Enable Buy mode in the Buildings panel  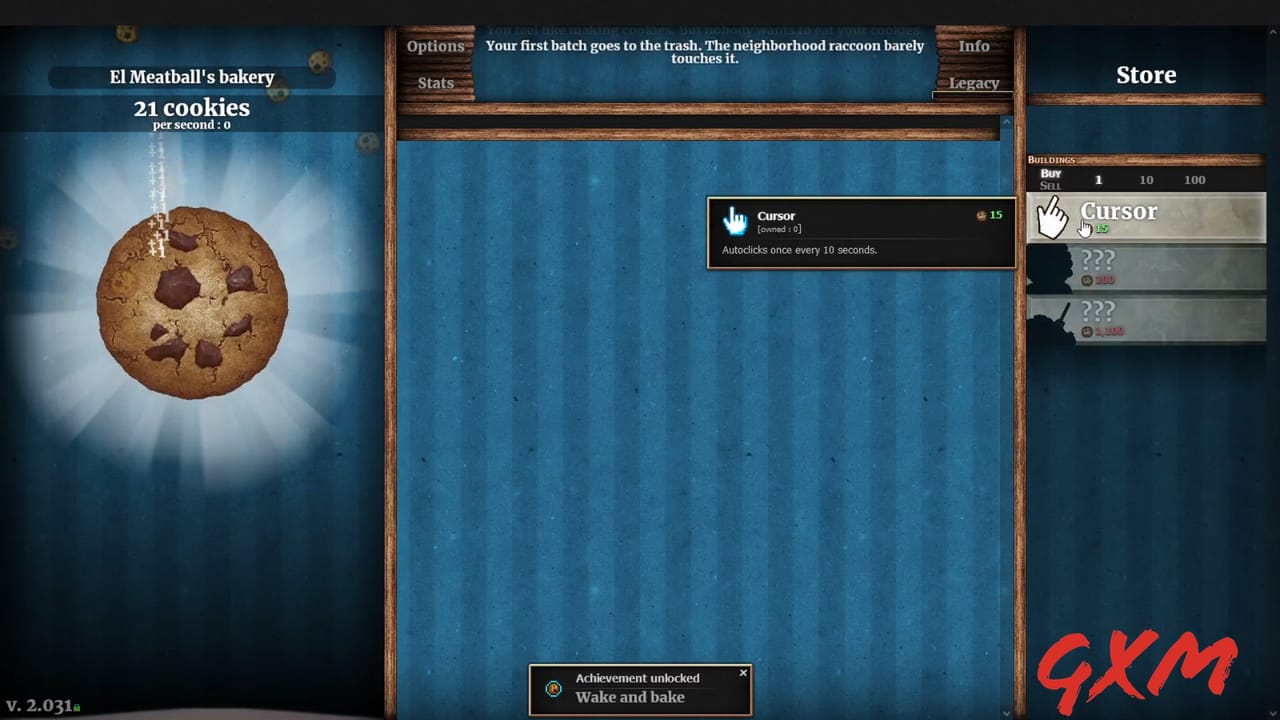[x=1050, y=174]
